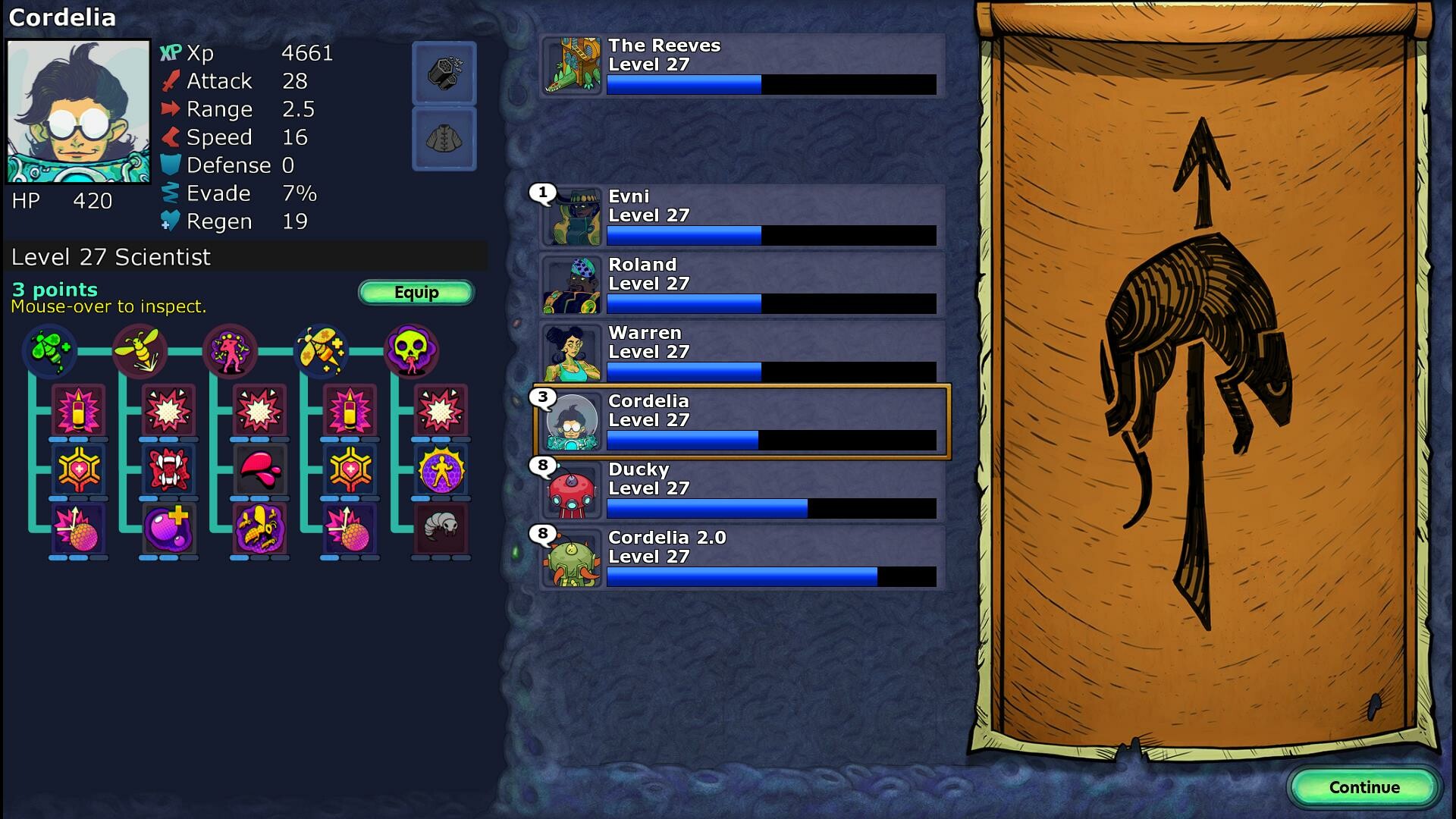Viewport: 1456px width, 819px height.
Task: Select the green skull poison skill
Action: [x=412, y=350]
